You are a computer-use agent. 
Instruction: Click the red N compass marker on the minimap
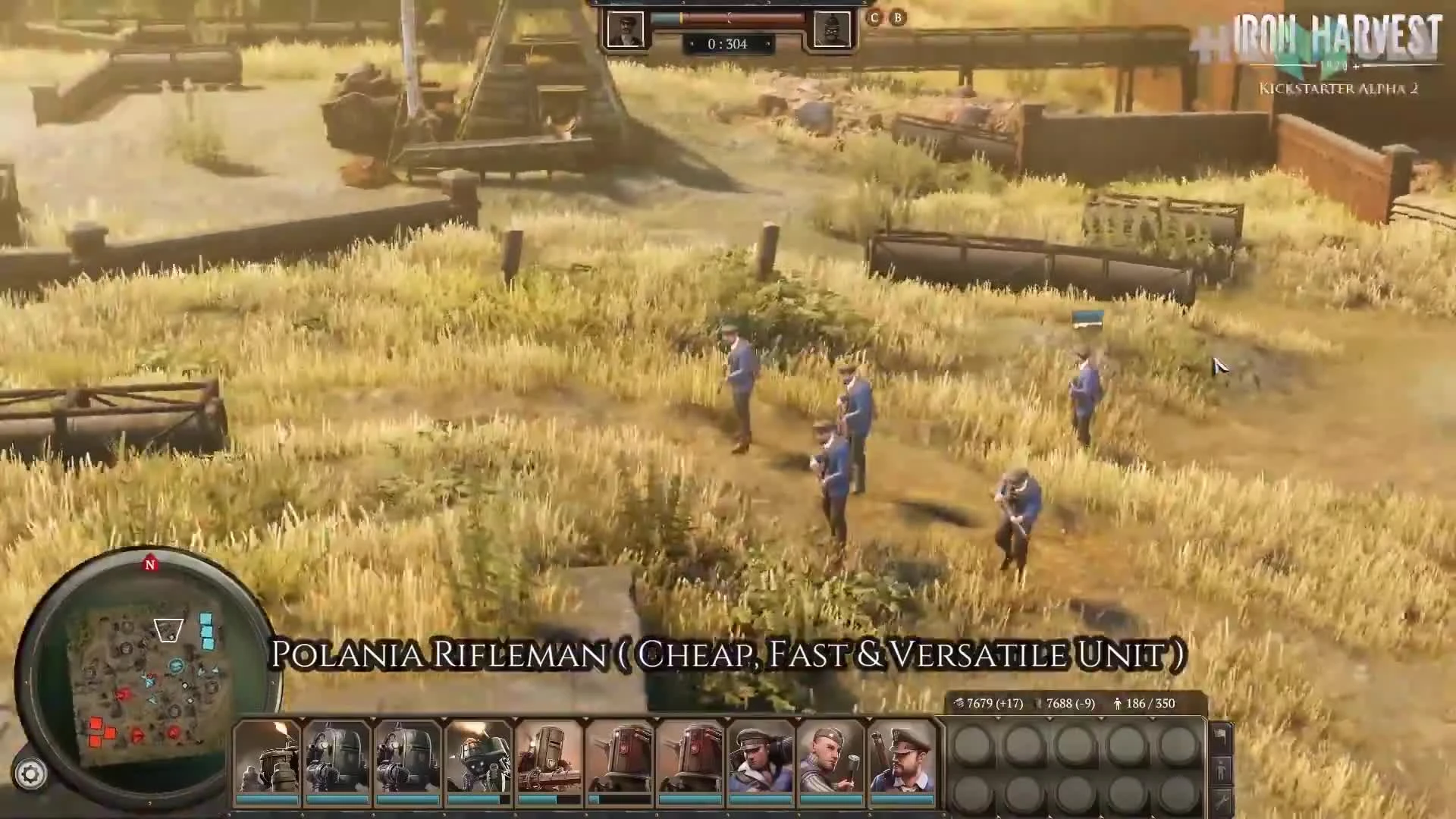[x=151, y=565]
